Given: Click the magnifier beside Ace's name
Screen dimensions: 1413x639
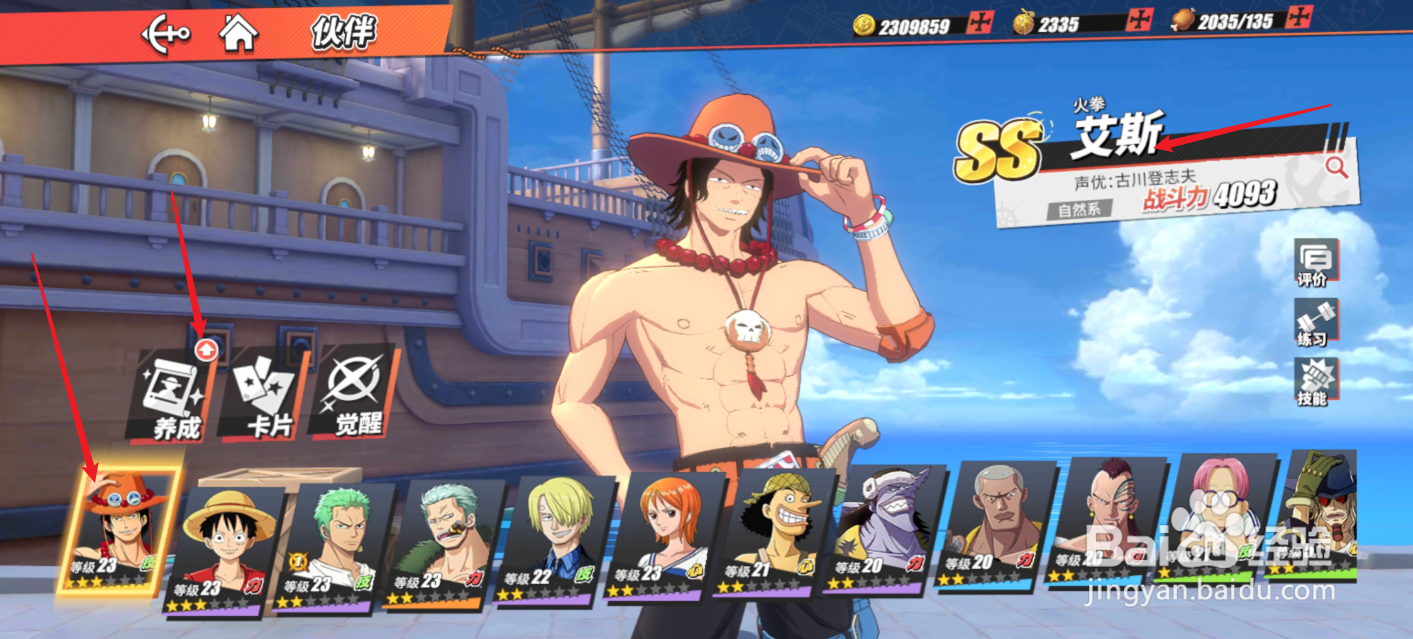Looking at the screenshot, I should pyautogui.click(x=1337, y=168).
